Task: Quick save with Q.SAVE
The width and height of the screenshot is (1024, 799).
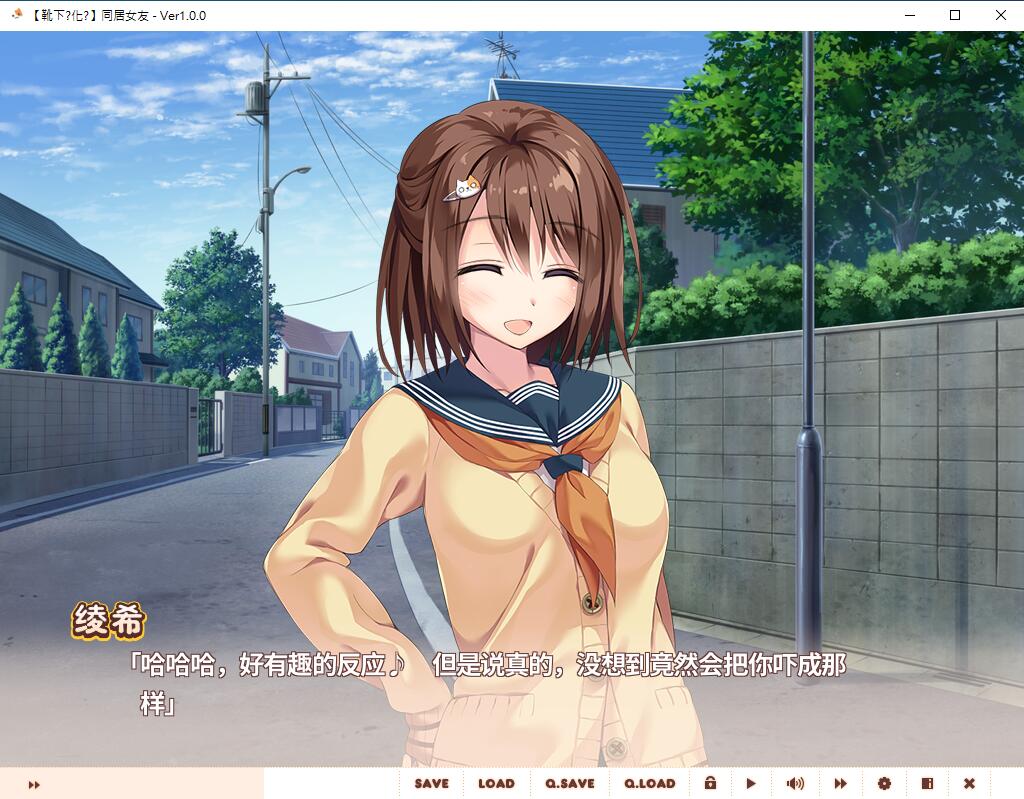Action: (570, 784)
